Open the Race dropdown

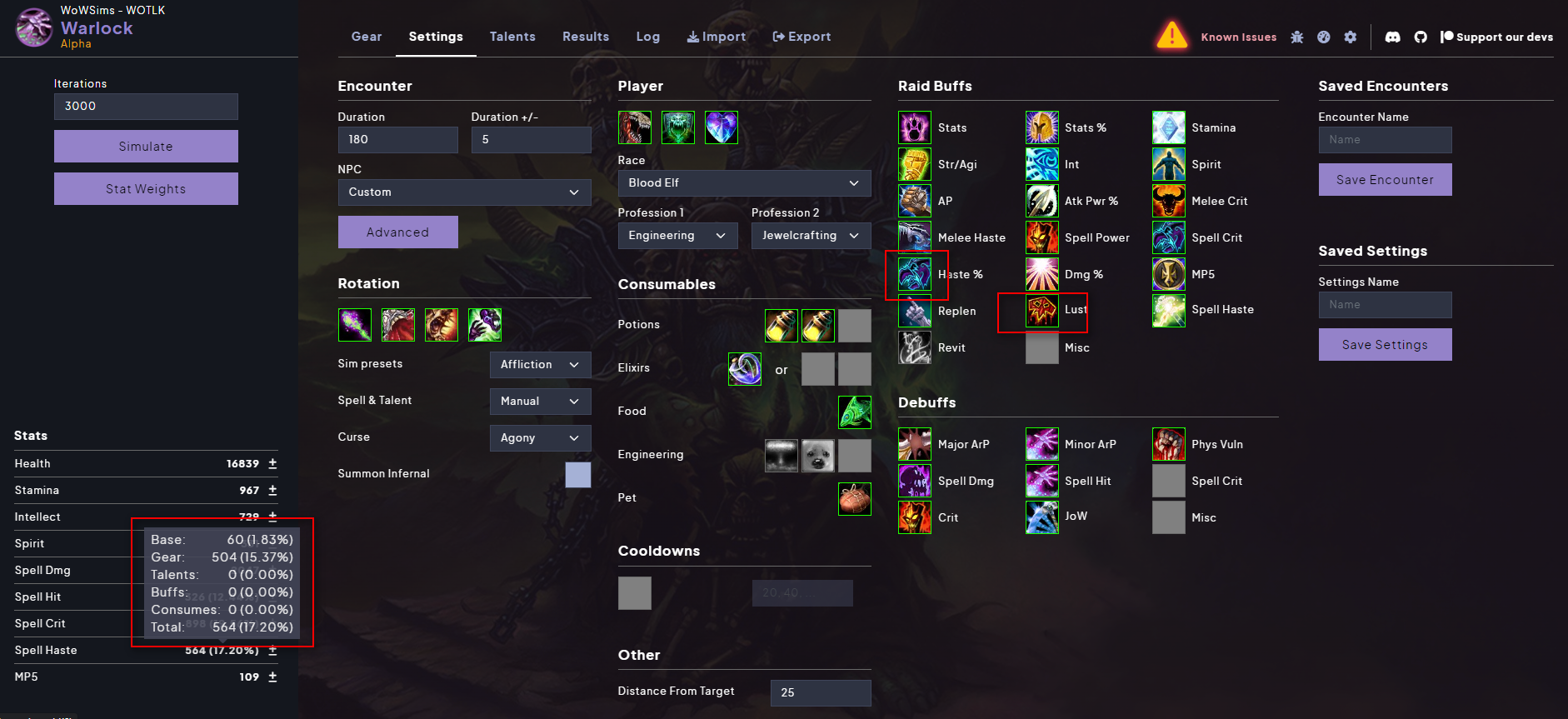point(744,182)
